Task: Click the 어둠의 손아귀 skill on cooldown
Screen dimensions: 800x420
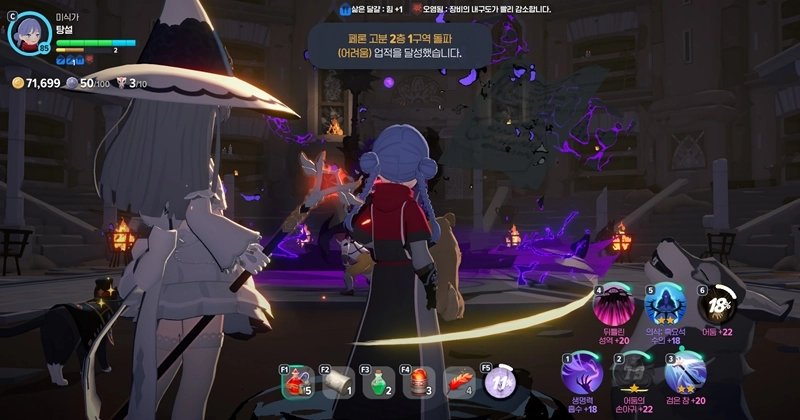Action: point(633,375)
